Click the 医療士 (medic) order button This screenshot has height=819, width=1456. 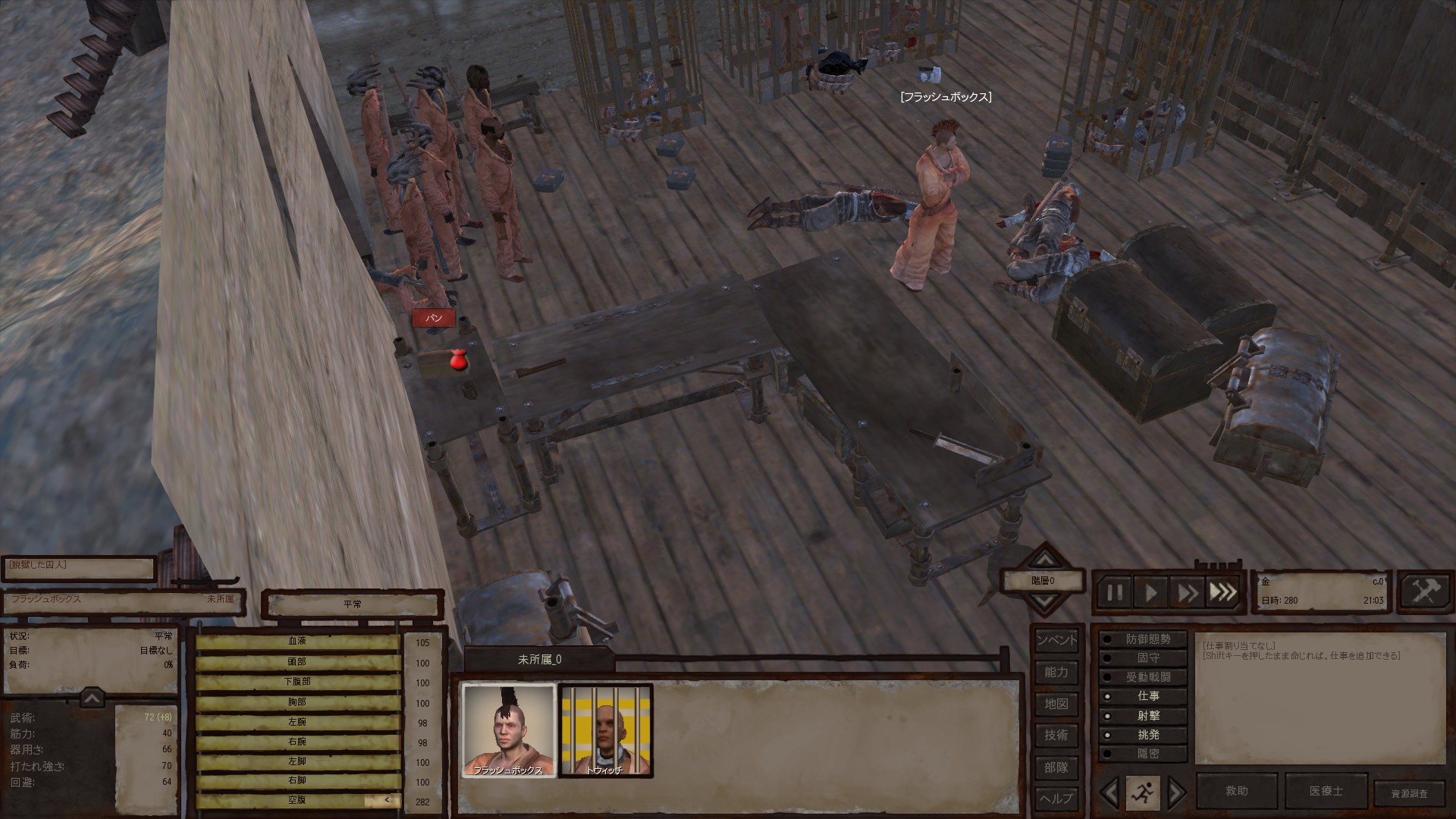1326,791
